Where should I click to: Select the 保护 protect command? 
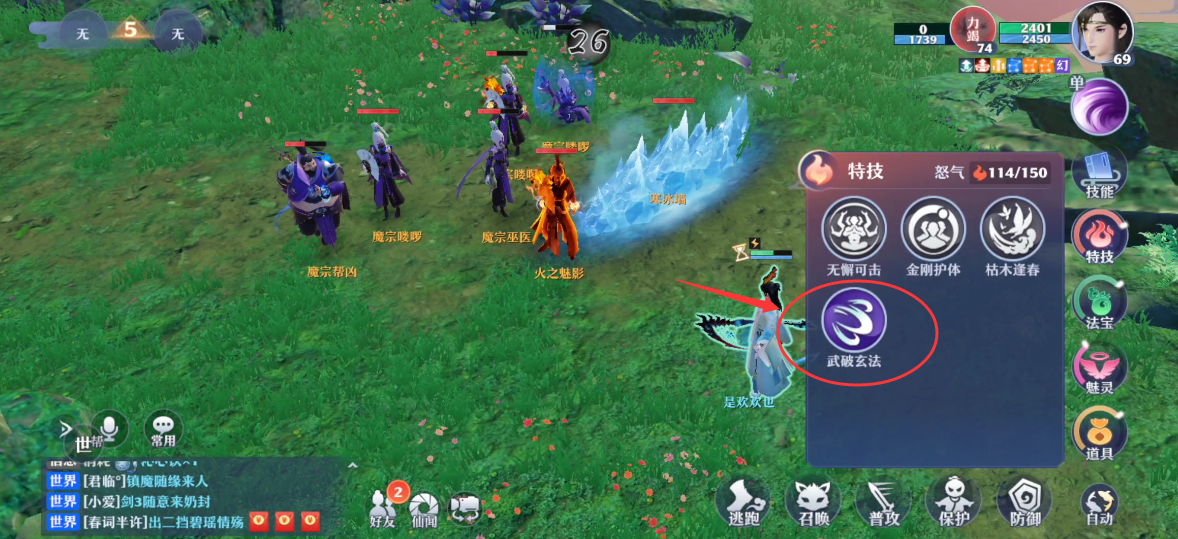click(955, 499)
